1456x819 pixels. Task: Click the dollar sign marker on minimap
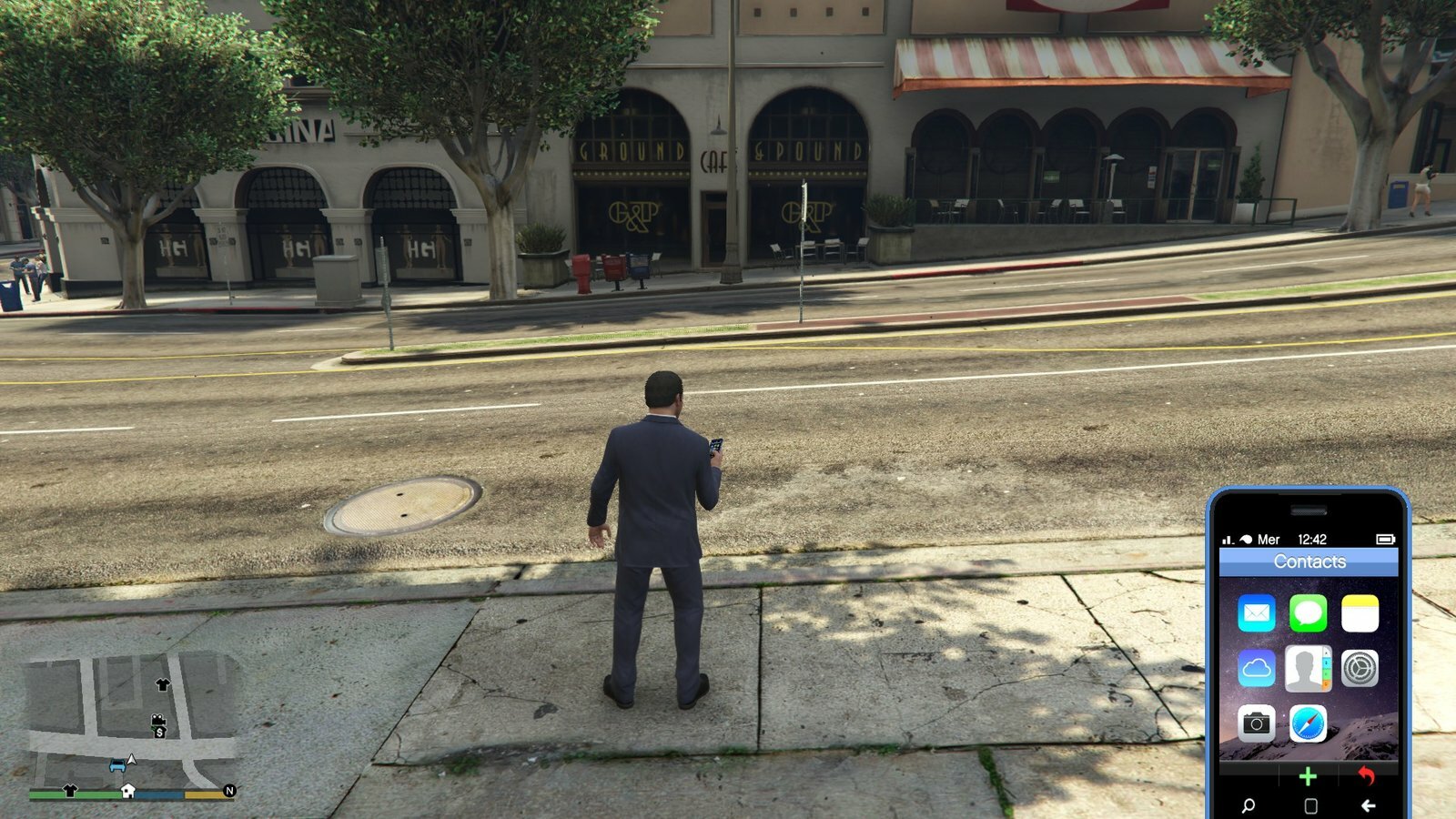[160, 732]
